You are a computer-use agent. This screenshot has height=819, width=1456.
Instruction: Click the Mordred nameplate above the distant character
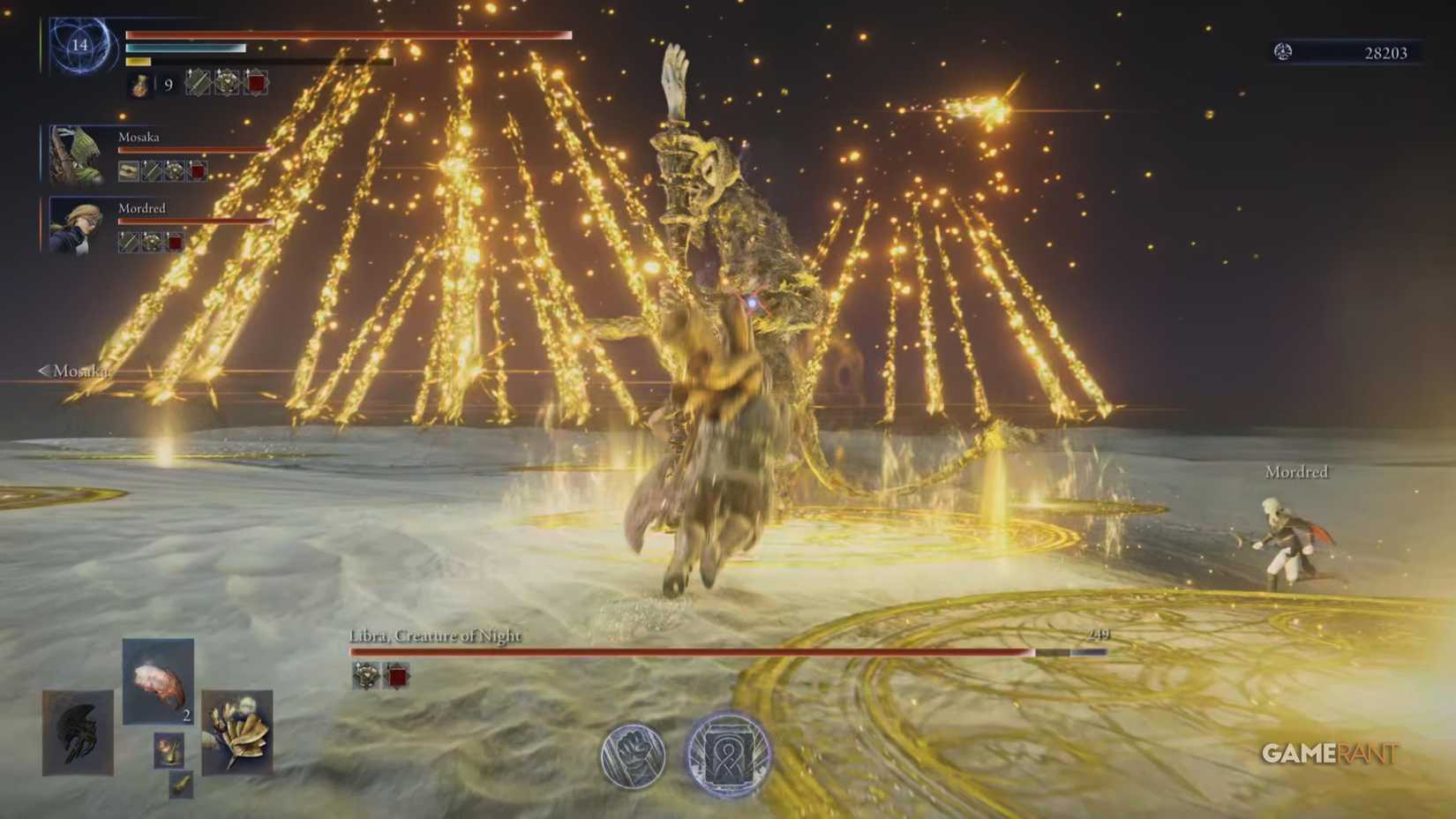click(x=1295, y=472)
